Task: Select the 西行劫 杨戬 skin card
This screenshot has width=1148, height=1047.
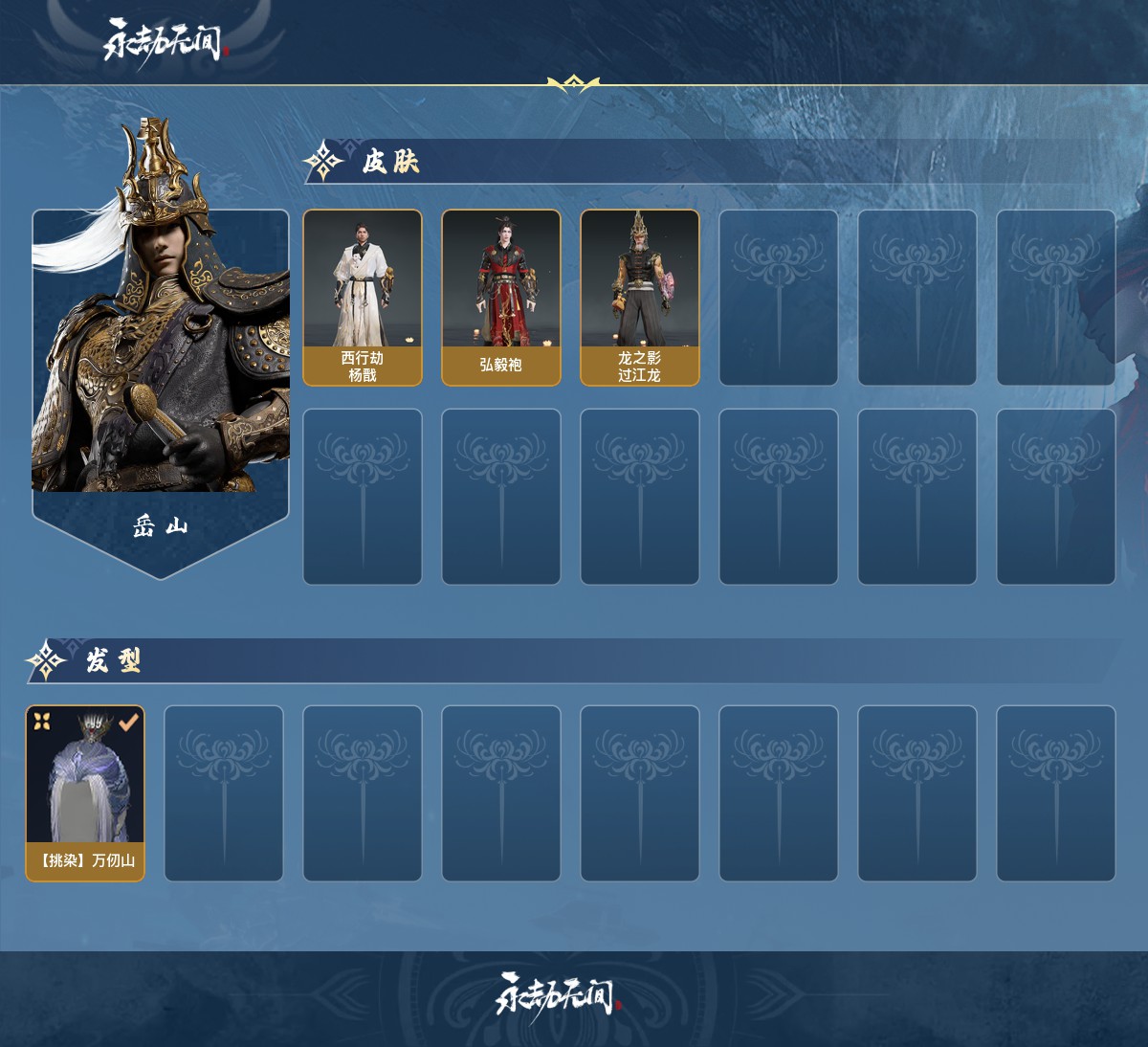Action: click(x=363, y=298)
